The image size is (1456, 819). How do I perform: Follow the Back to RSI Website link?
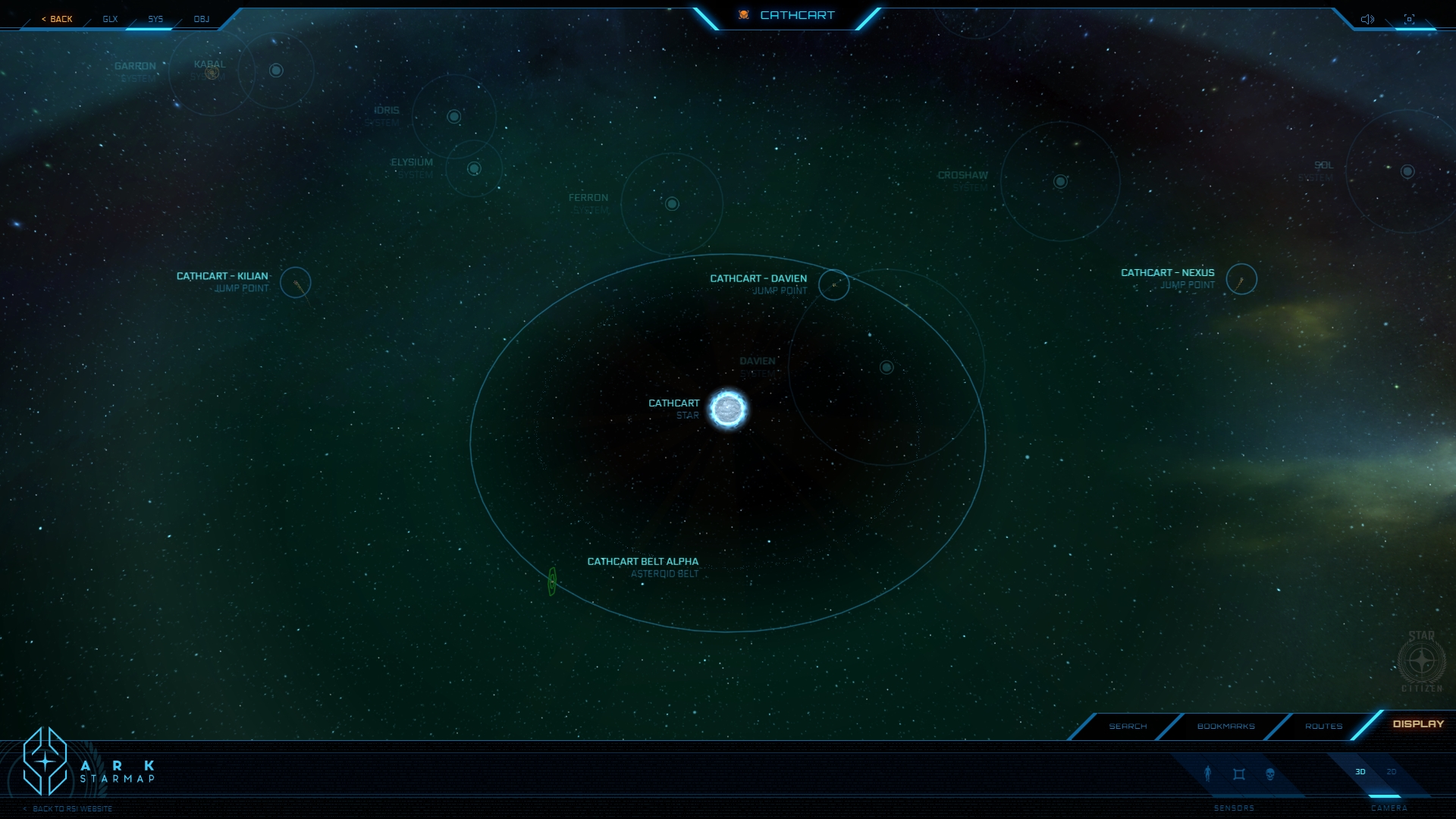click(72, 809)
